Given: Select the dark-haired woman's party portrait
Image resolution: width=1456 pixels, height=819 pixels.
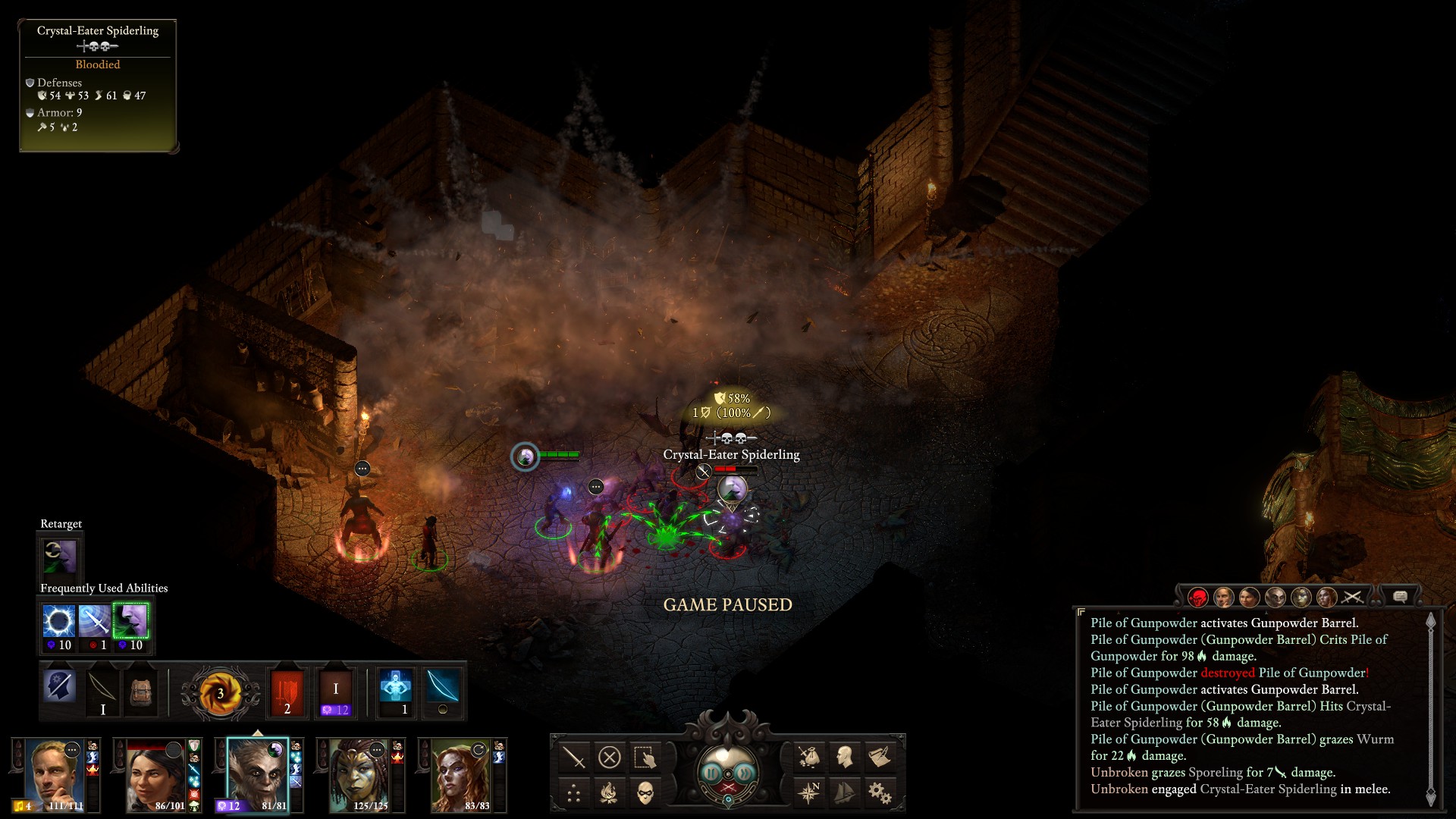Looking at the screenshot, I should (x=155, y=775).
